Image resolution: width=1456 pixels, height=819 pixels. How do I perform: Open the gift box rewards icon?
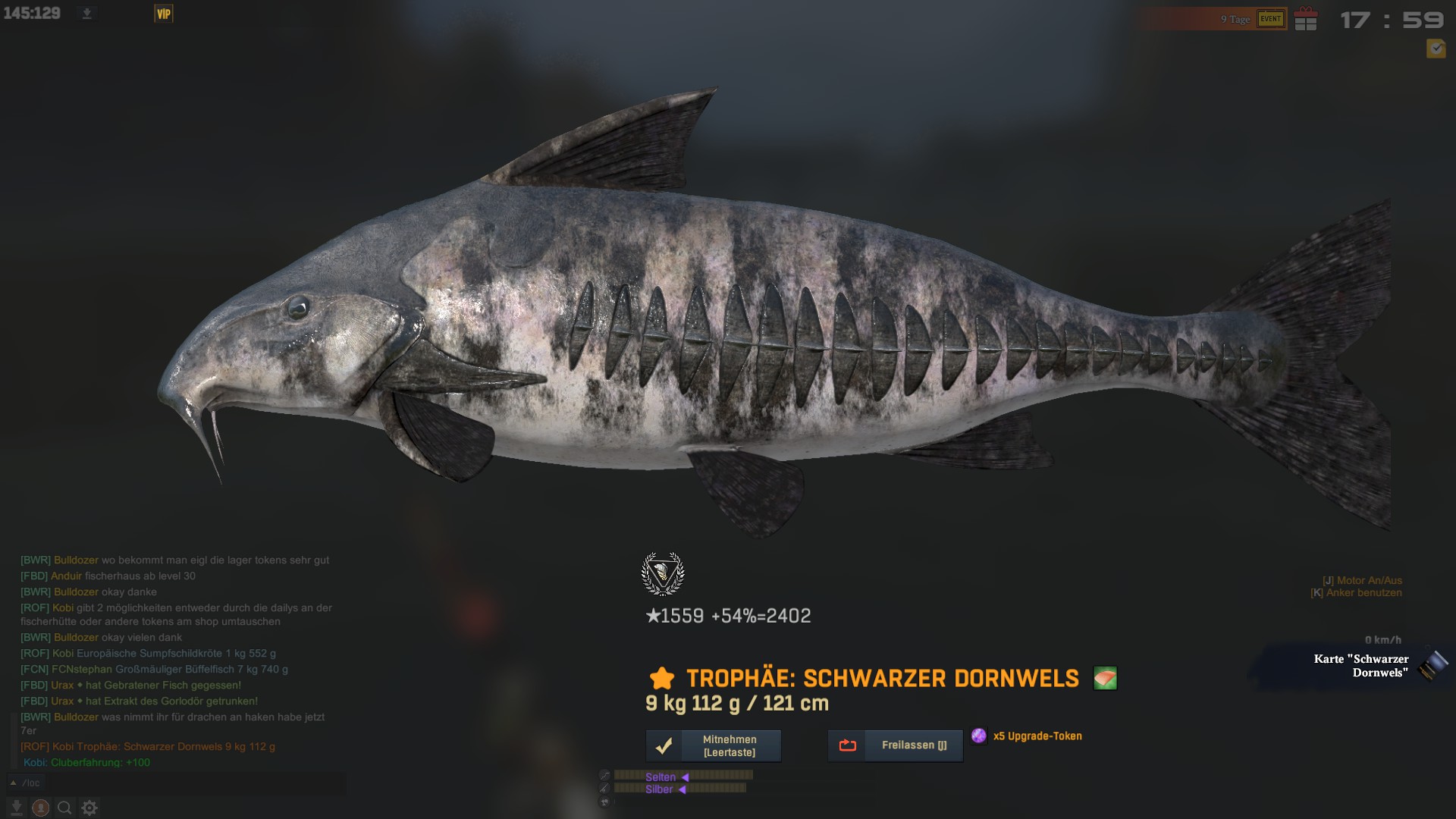(1306, 19)
